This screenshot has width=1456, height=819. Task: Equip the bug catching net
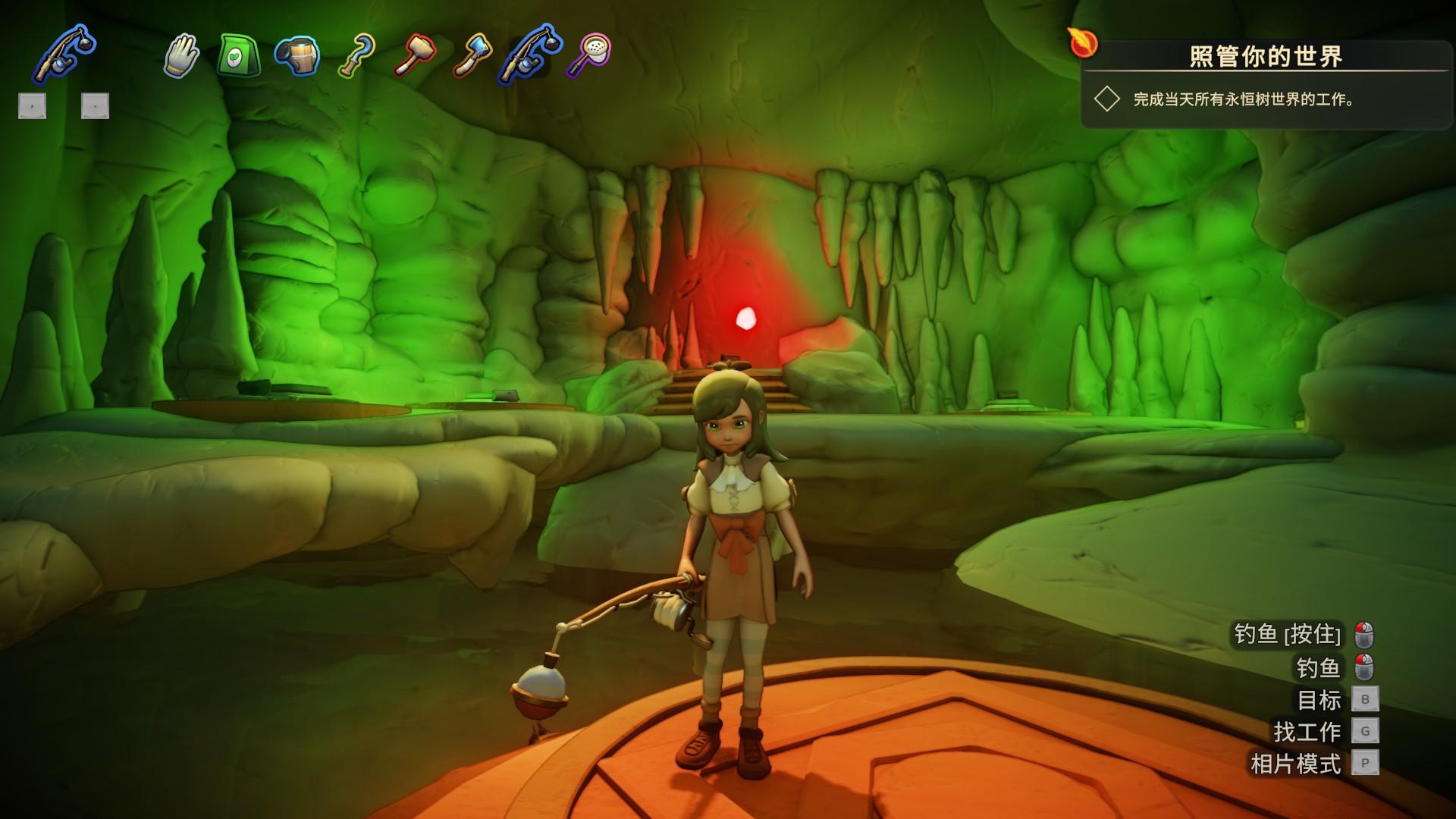pos(588,55)
